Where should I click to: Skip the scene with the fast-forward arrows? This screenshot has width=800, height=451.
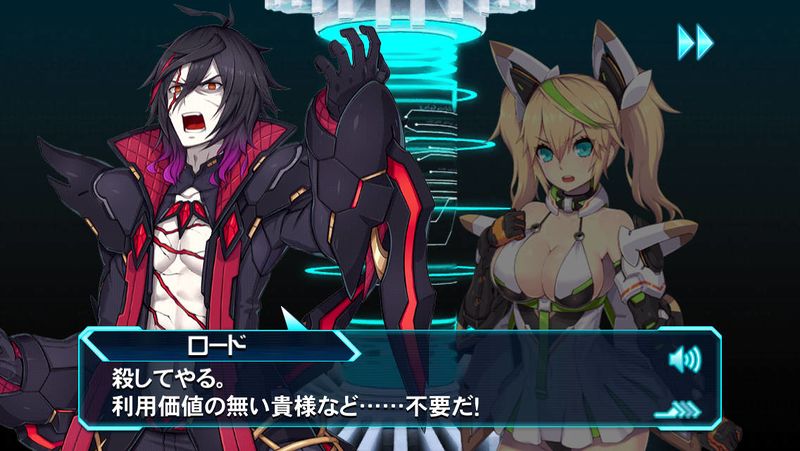[x=695, y=41]
